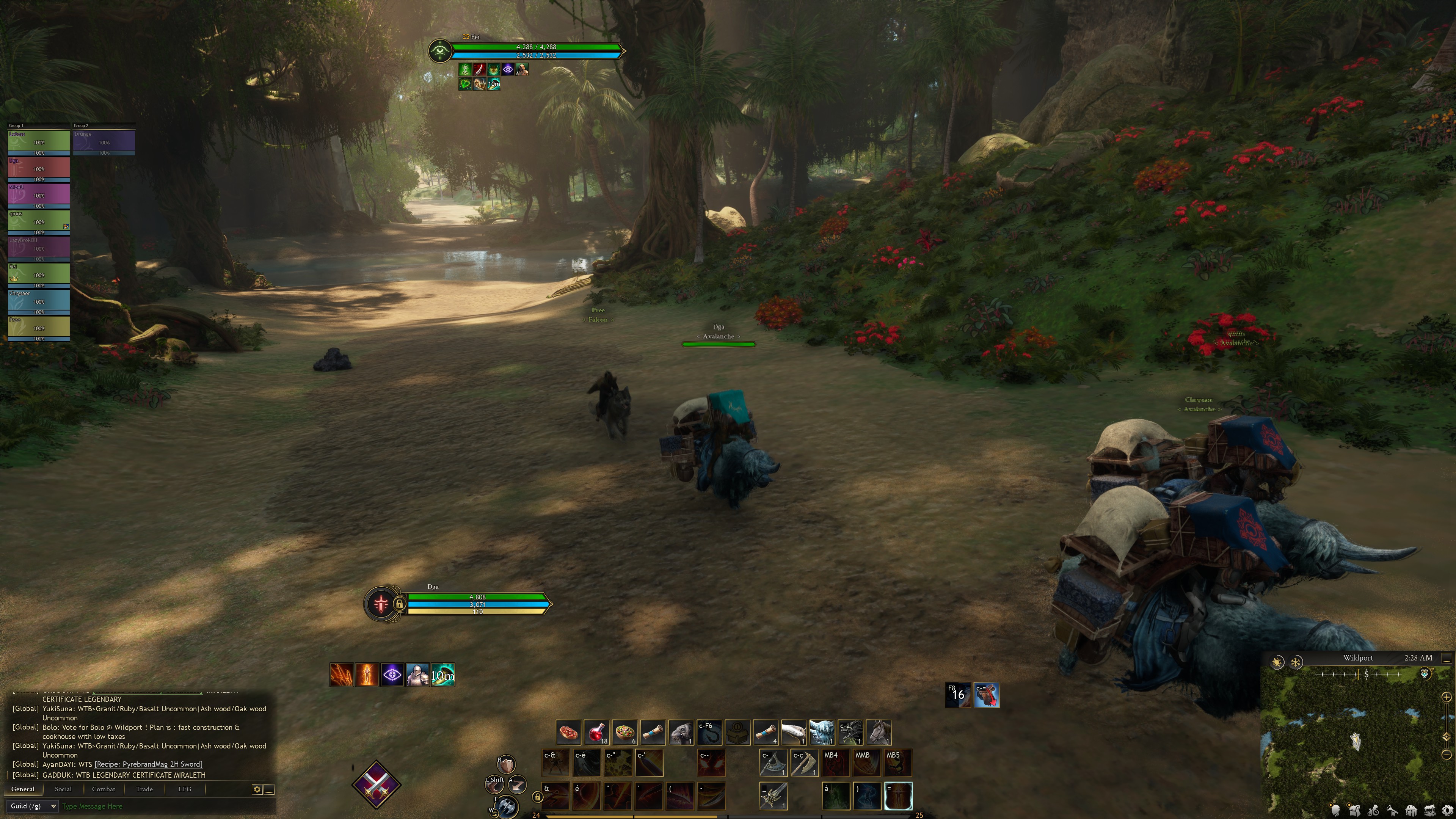Select the blue yak mount slot

822,733
